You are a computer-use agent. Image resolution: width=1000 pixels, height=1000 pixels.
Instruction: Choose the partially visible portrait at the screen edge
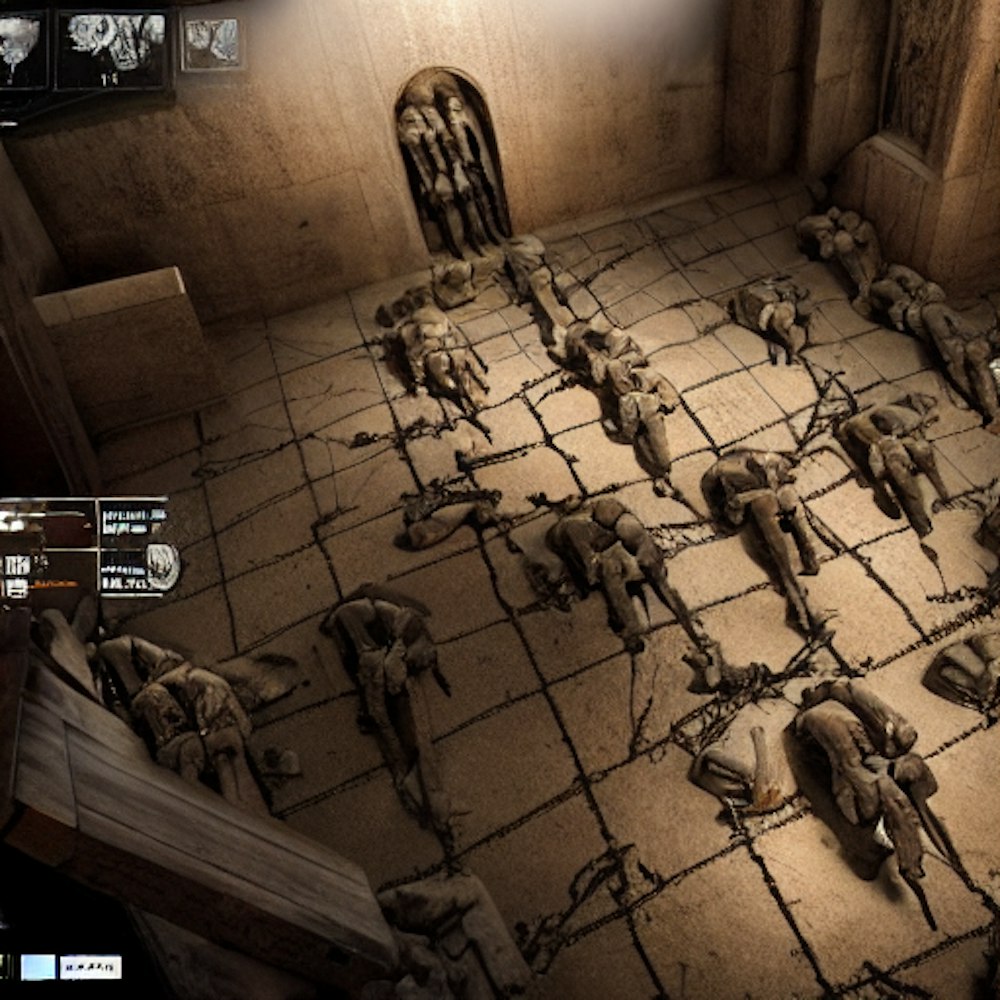click(20, 49)
